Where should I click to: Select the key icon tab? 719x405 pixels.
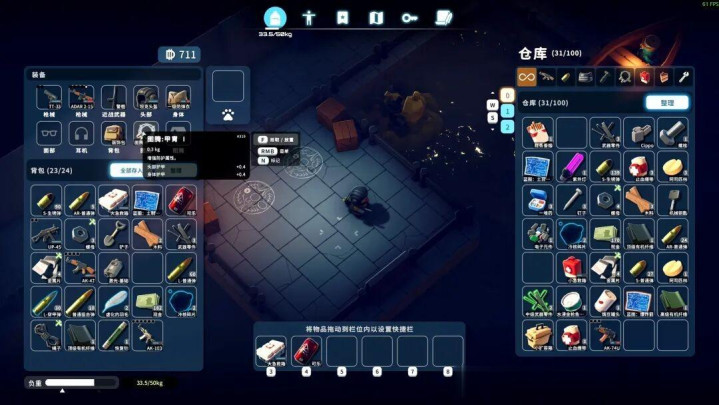[x=409, y=17]
